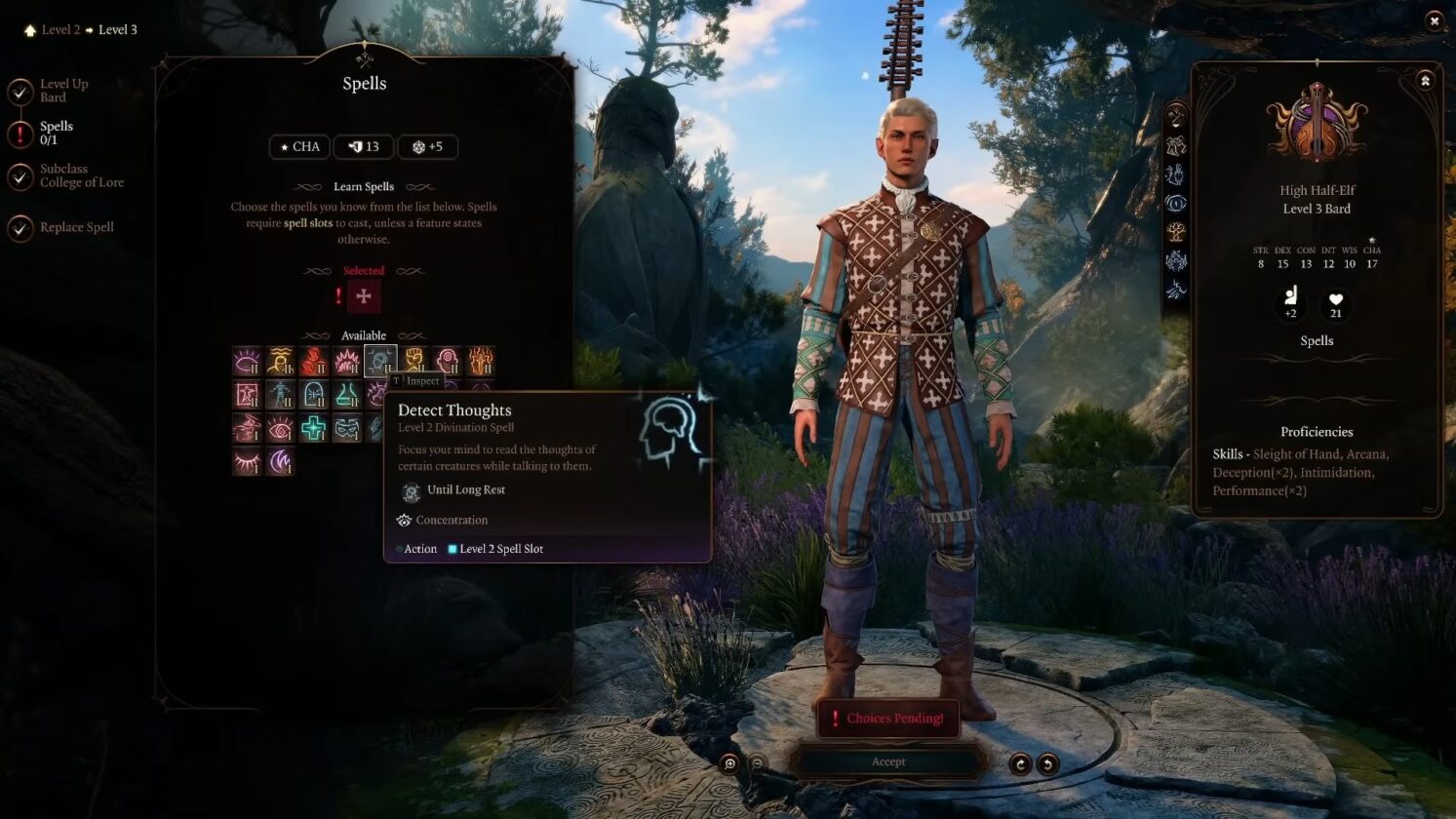
Task: Choose the teal flask spell icon
Action: pyautogui.click(x=346, y=395)
